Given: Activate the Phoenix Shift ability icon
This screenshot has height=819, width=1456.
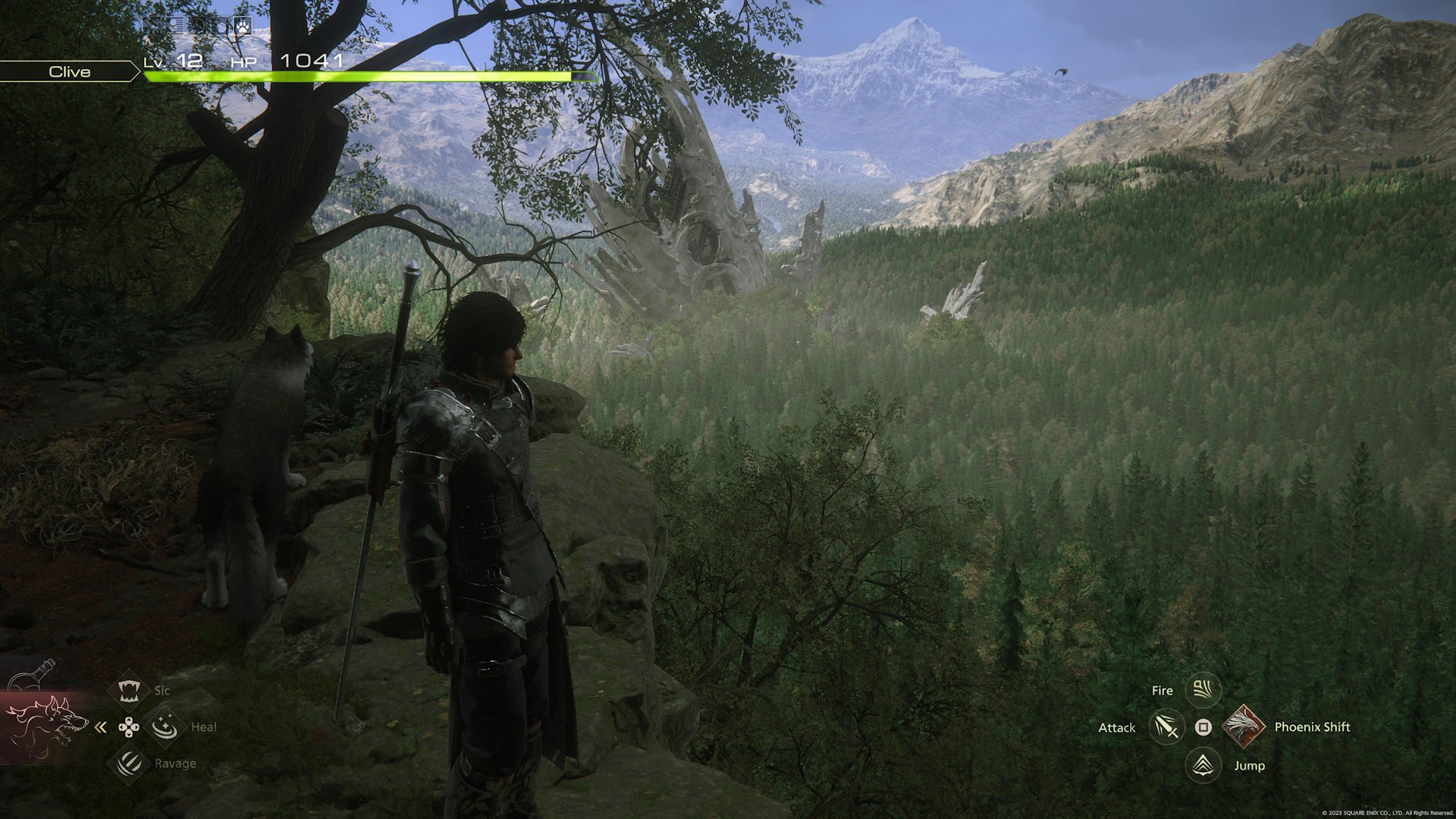Looking at the screenshot, I should pyautogui.click(x=1242, y=727).
